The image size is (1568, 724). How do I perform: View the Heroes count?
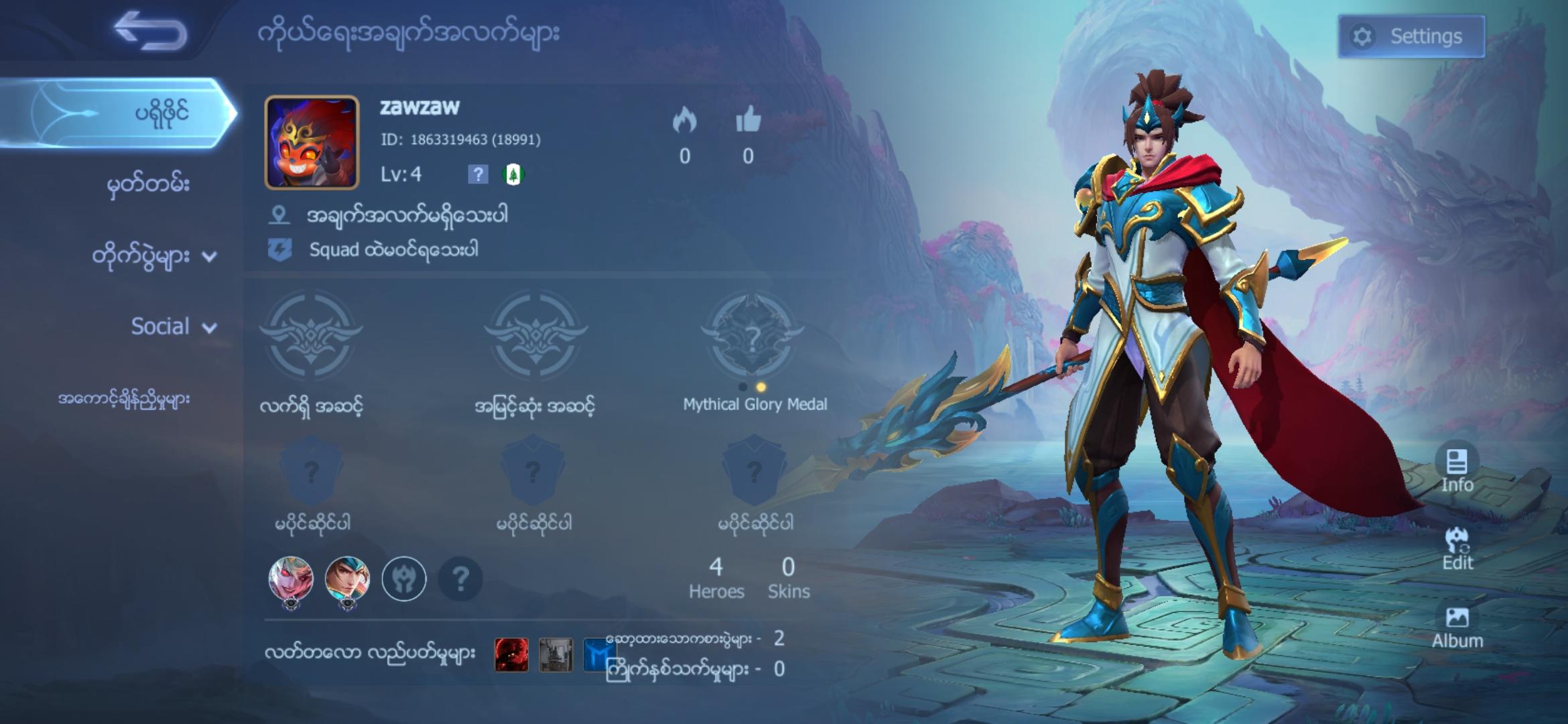(x=716, y=578)
